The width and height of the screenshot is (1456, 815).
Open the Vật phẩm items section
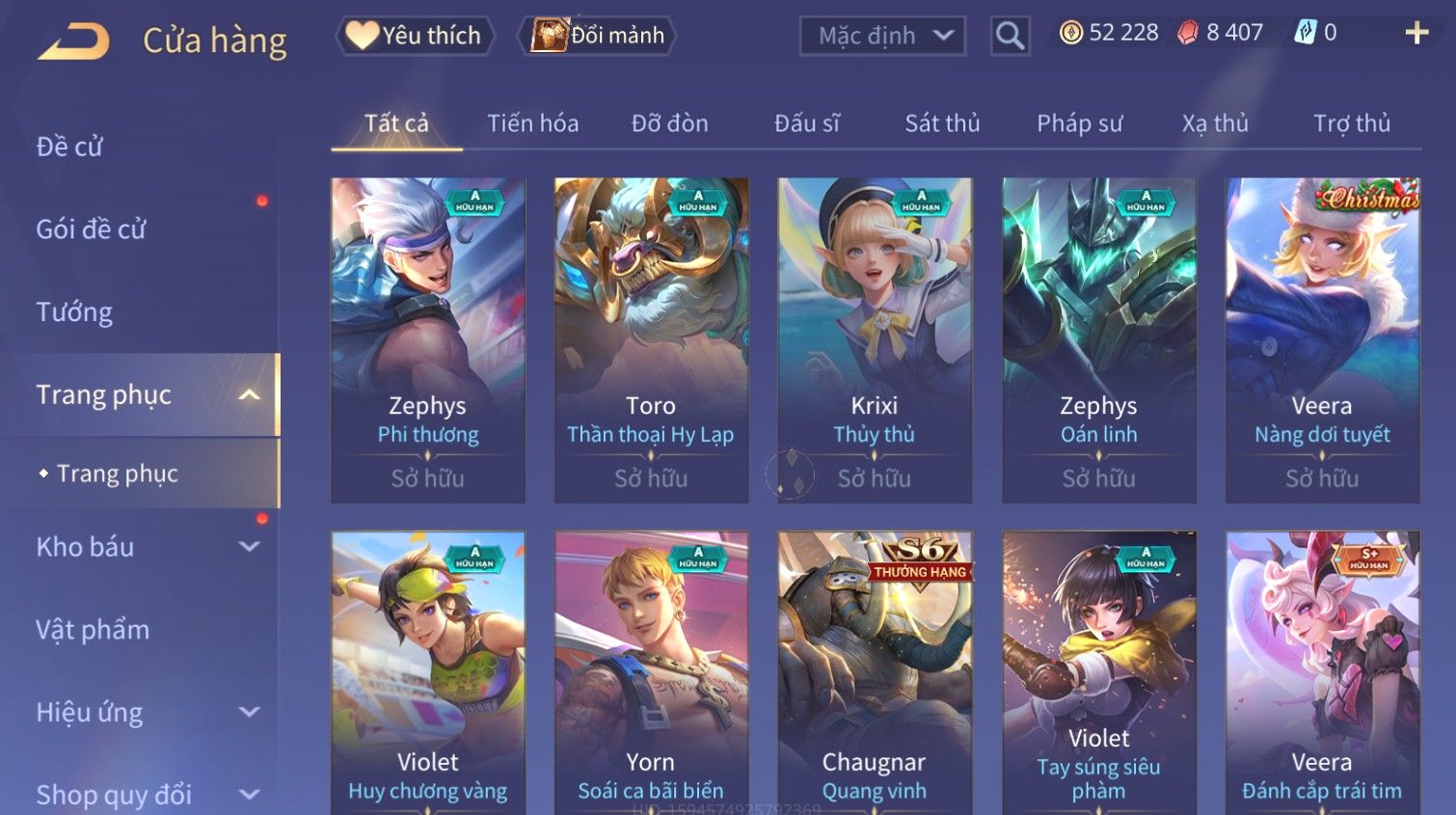pyautogui.click(x=93, y=630)
